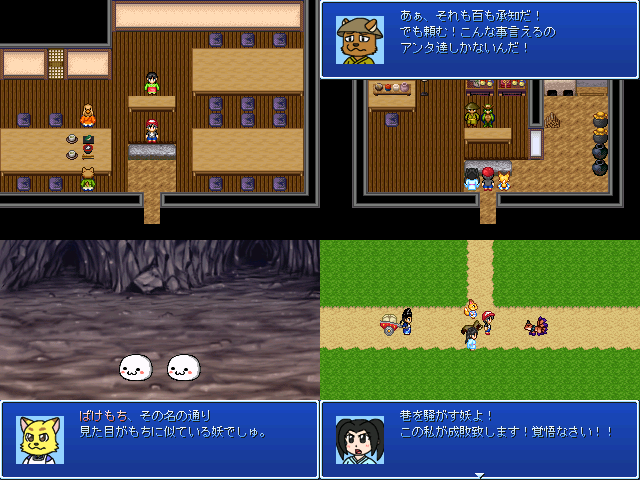This screenshot has height=480, width=640.
Task: Advance the hat-wearing bear's dialogue box
Action: coord(479,39)
